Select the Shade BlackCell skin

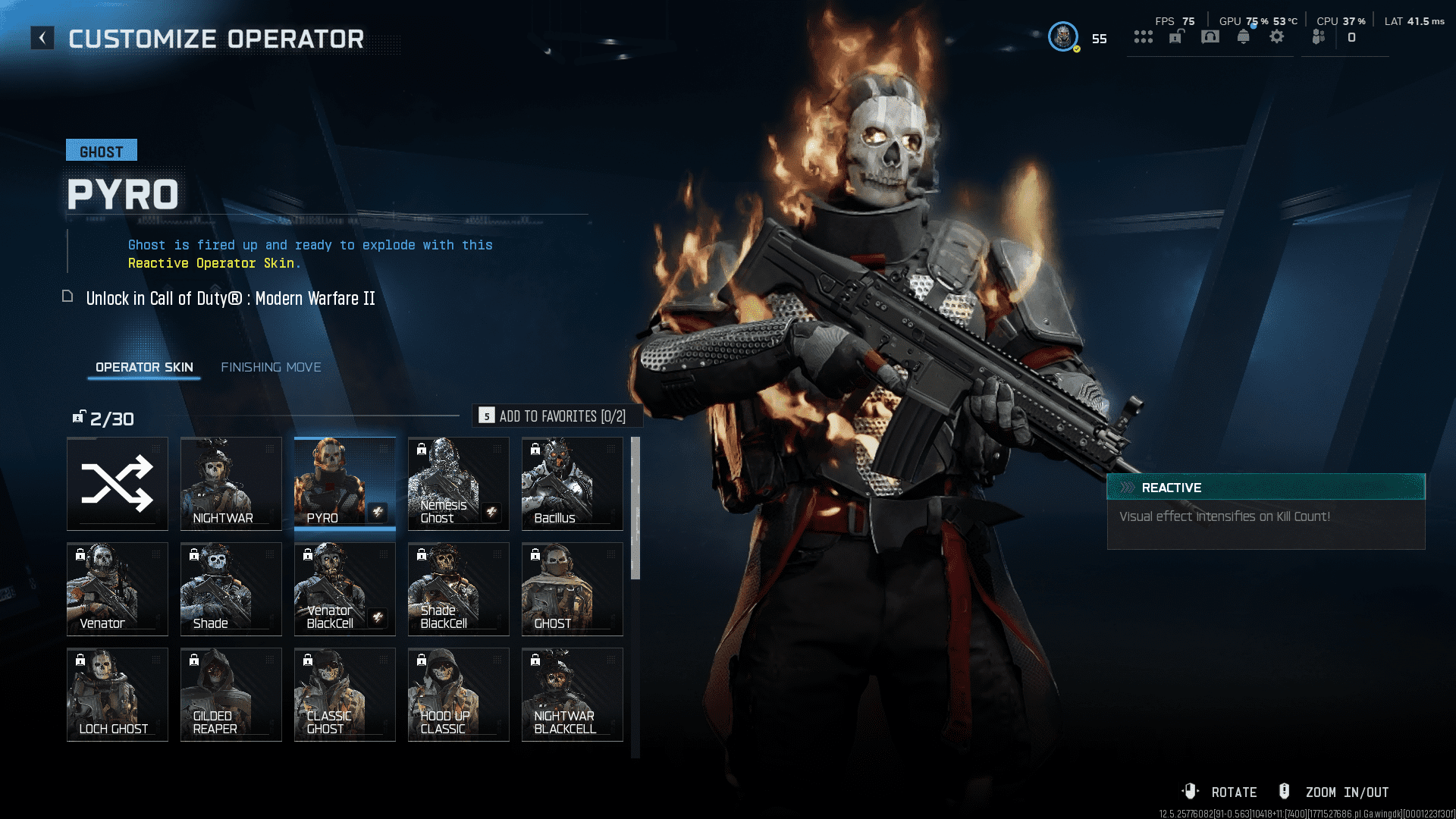[x=459, y=589]
